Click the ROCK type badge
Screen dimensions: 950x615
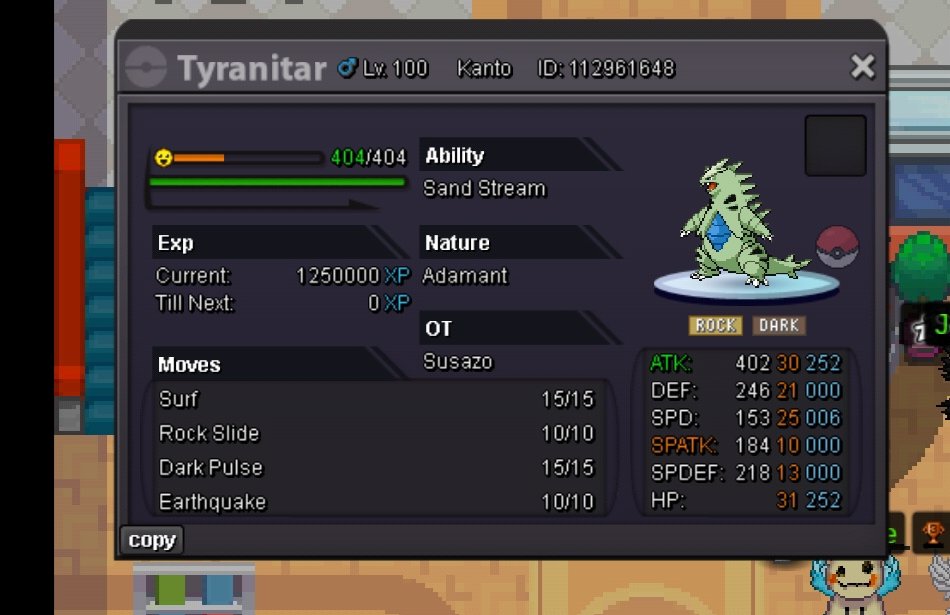pyautogui.click(x=715, y=325)
